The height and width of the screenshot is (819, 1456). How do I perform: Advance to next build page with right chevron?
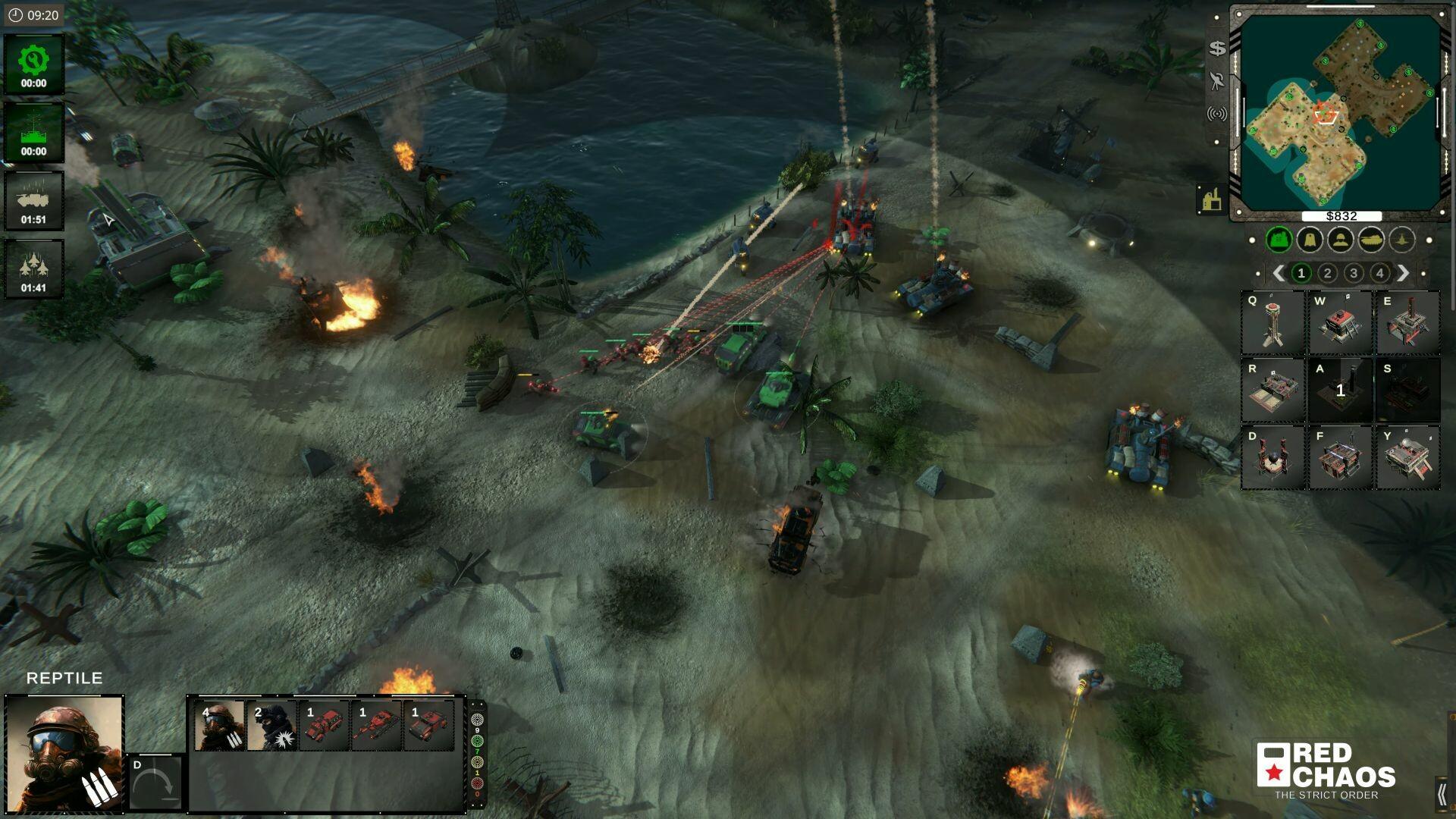coord(1404,273)
